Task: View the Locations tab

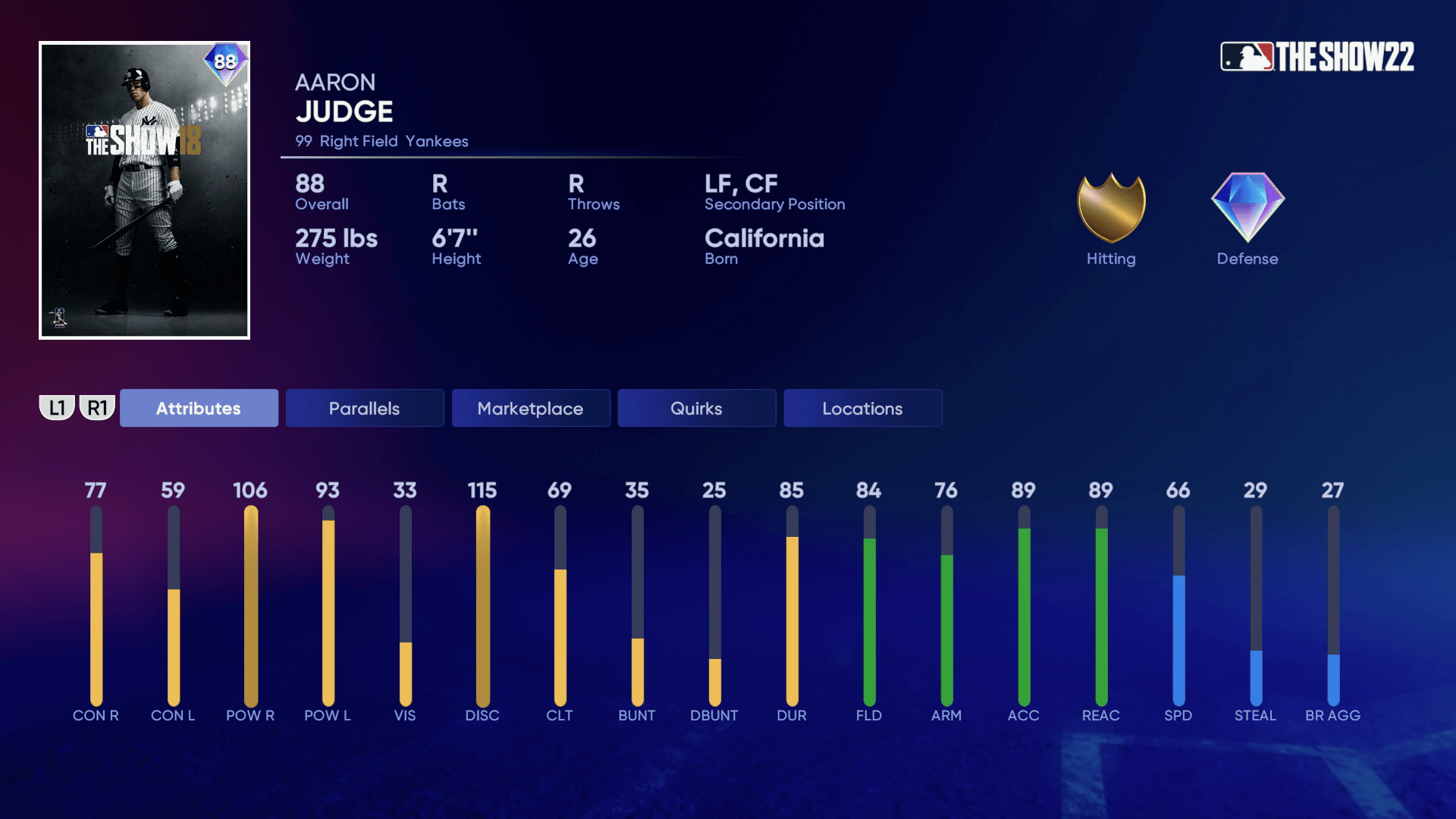Action: (862, 408)
